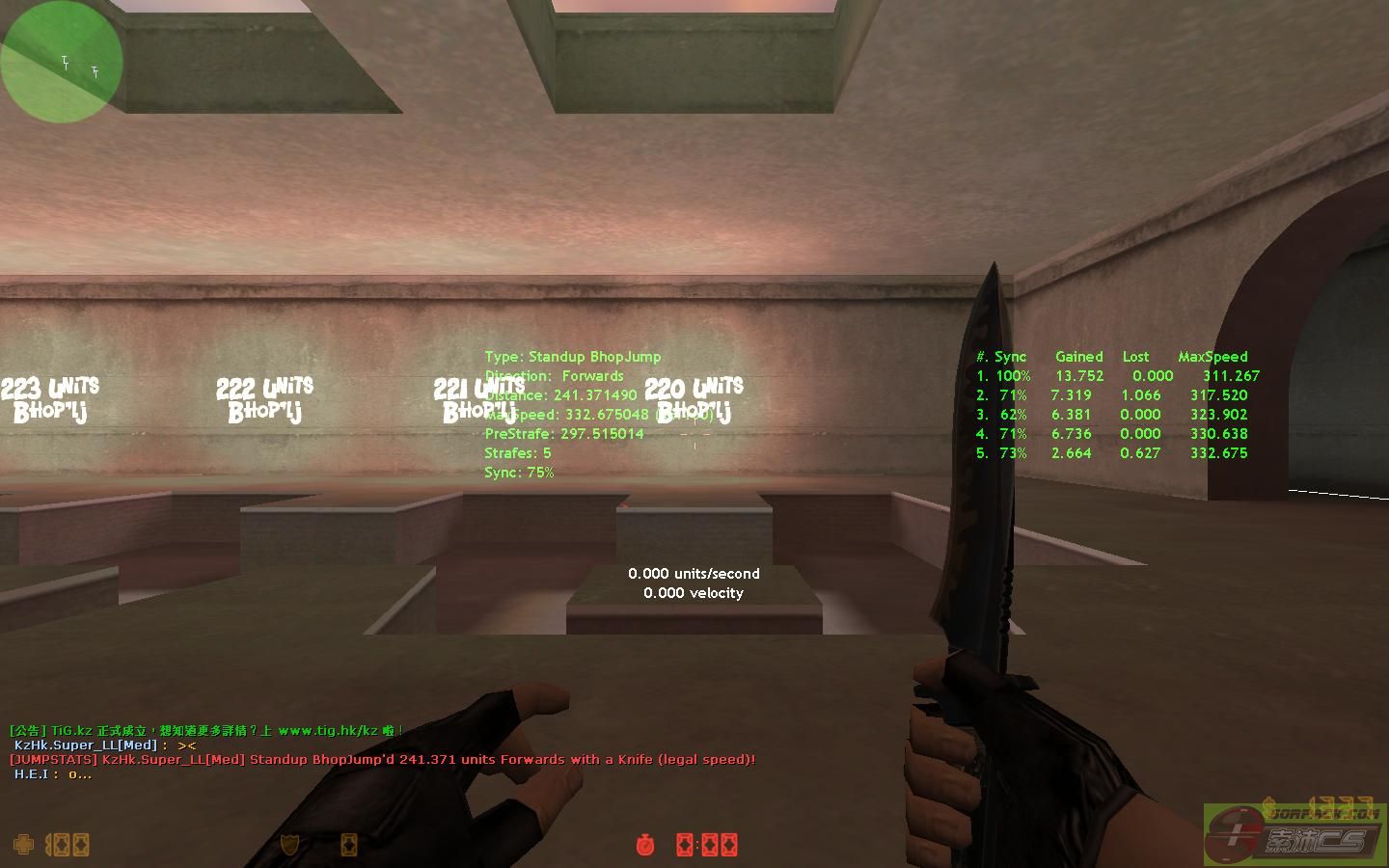Click the red stopwatch timer icon
Screen dimensions: 1389x868
(645, 845)
